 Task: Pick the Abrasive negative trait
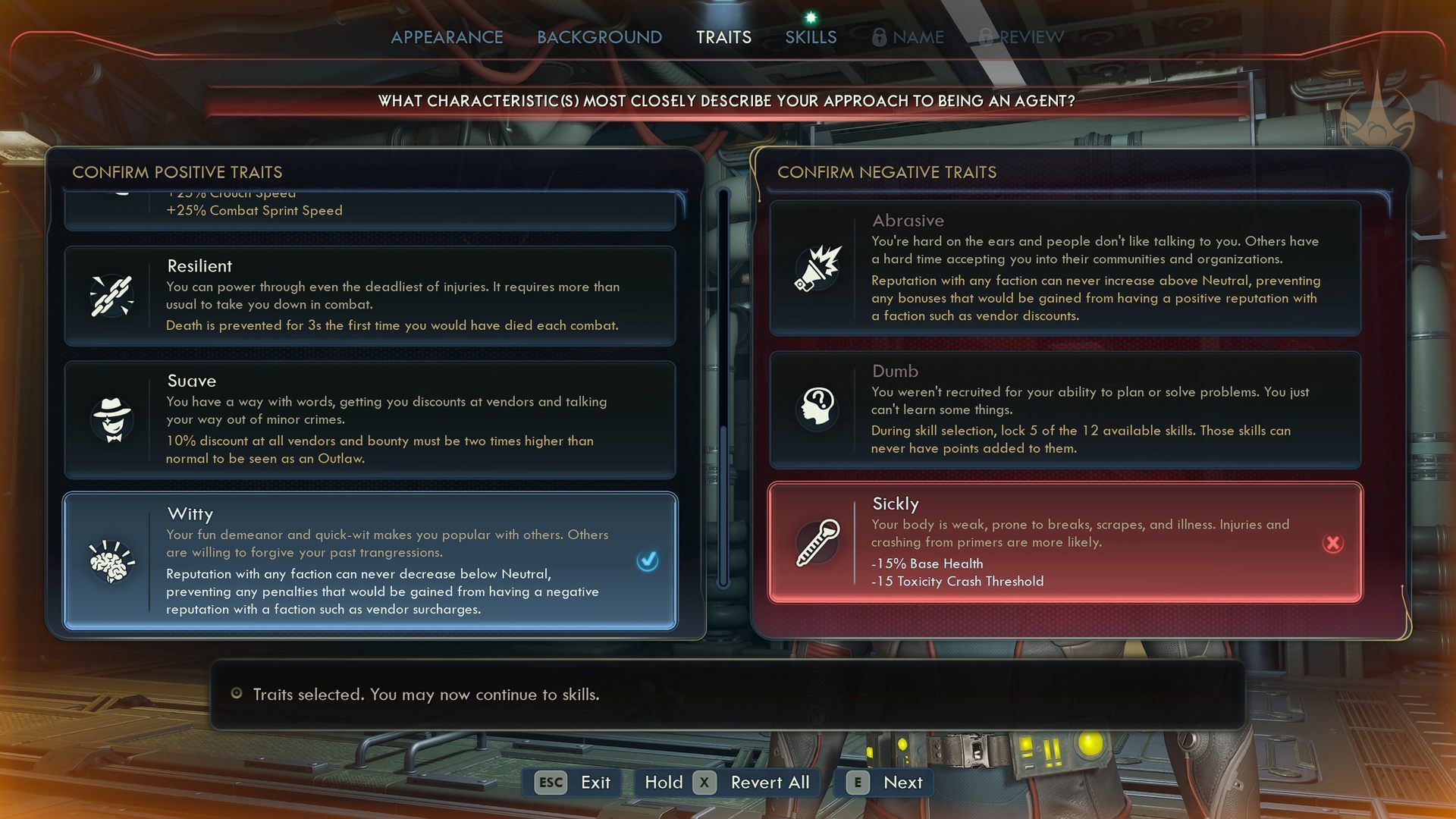pyautogui.click(x=1065, y=268)
